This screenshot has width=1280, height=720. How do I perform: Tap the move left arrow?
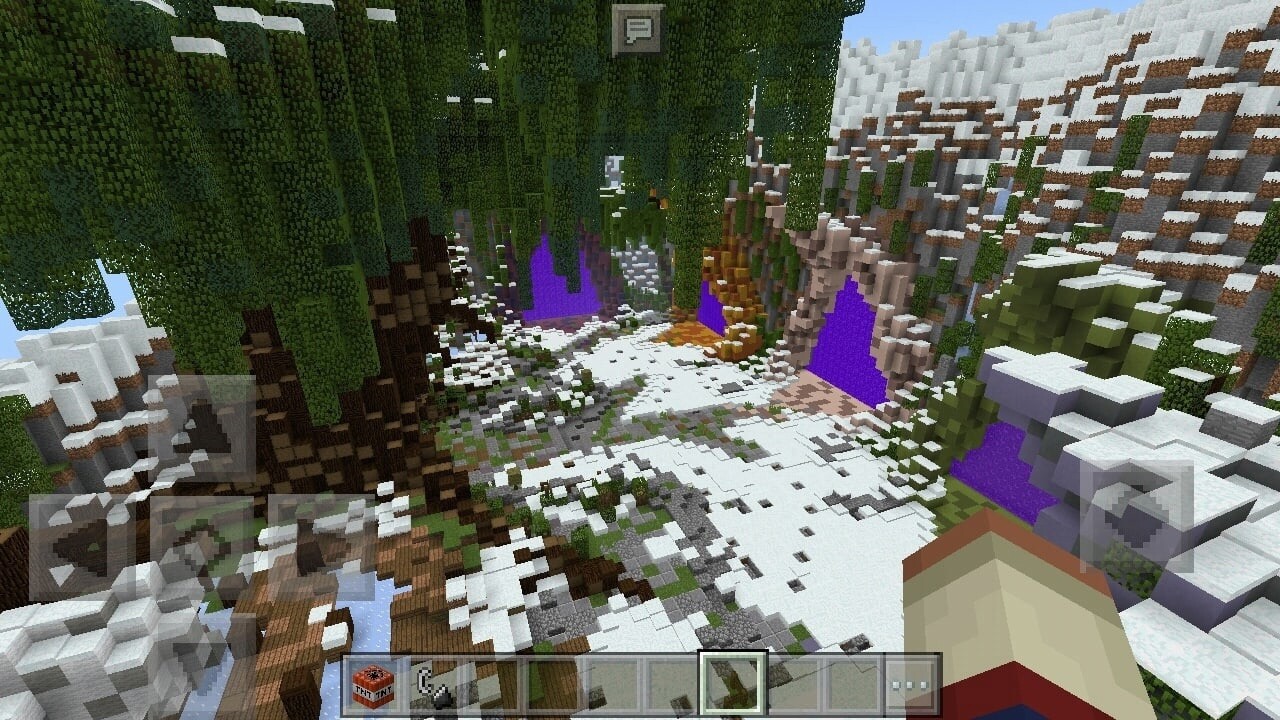pos(82,547)
